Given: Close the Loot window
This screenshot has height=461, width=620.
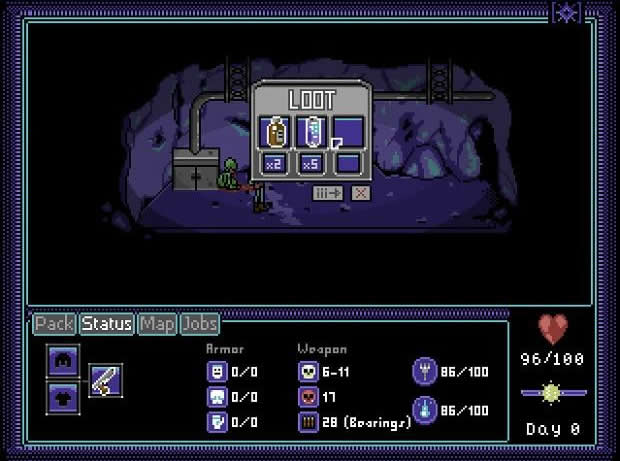Looking at the screenshot, I should 360,193.
